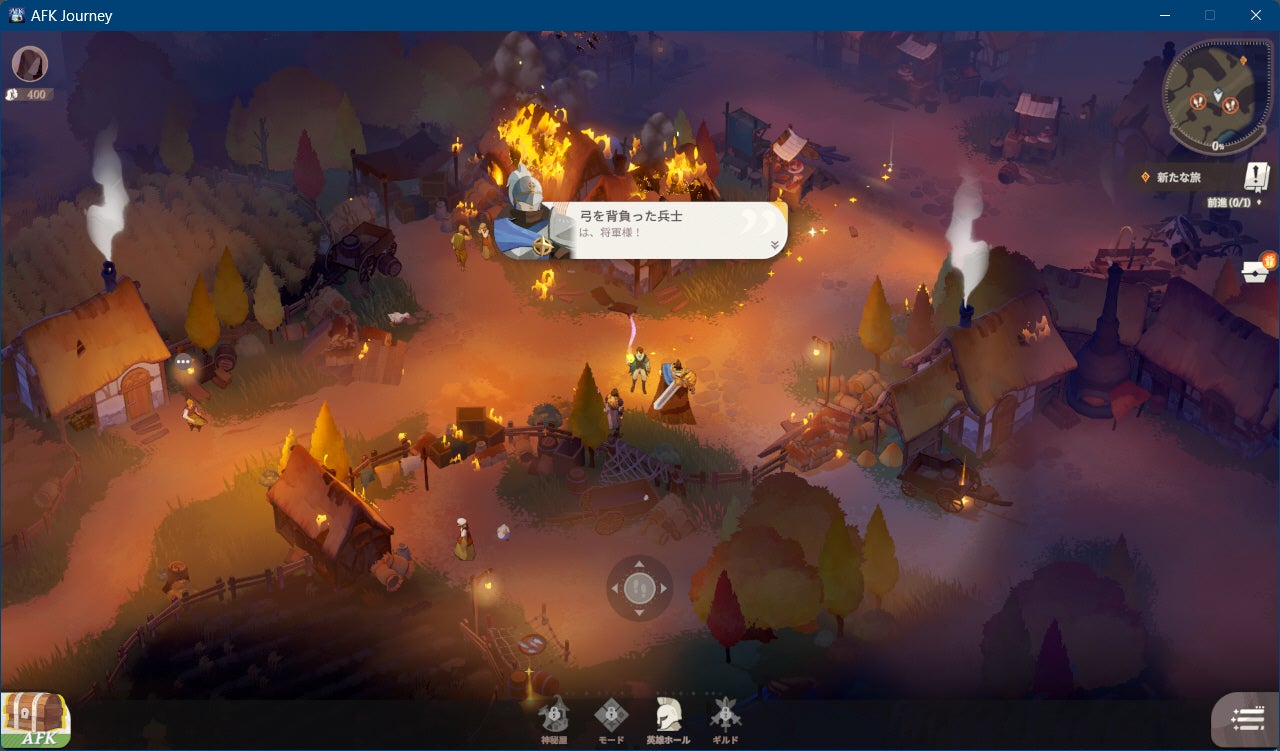
Task: Click the chat bubble ellipsis icon
Action: (183, 362)
